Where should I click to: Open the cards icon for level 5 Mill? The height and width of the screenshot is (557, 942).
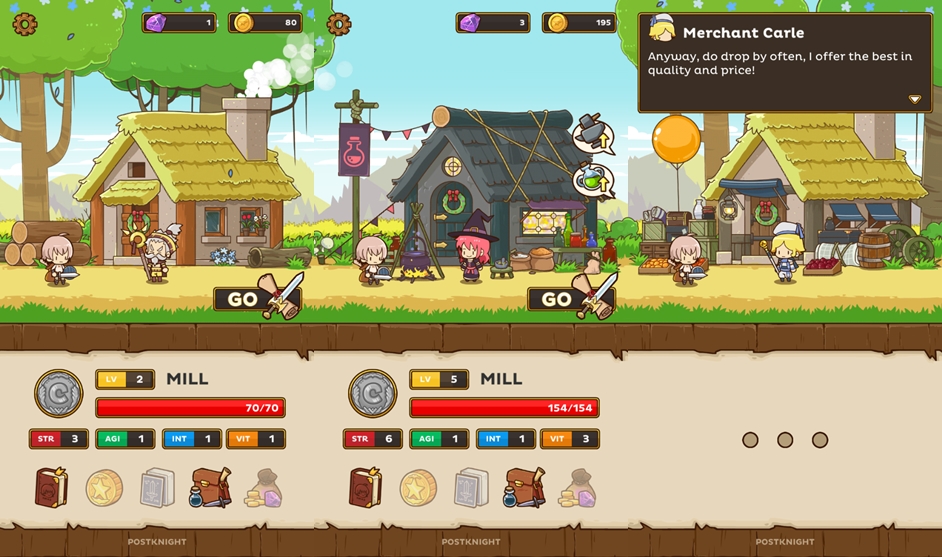tap(472, 488)
